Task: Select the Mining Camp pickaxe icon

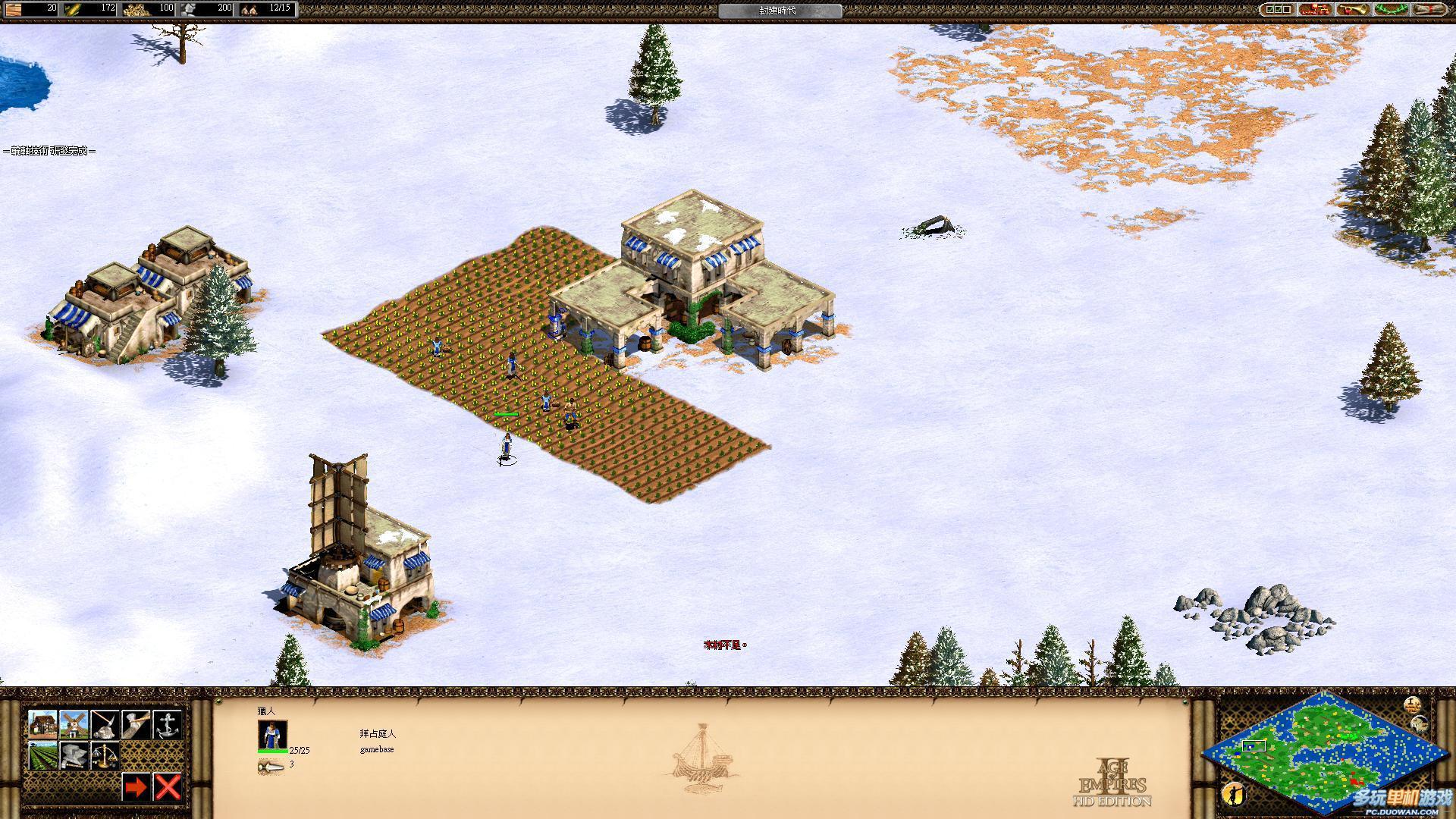Action: (105, 724)
